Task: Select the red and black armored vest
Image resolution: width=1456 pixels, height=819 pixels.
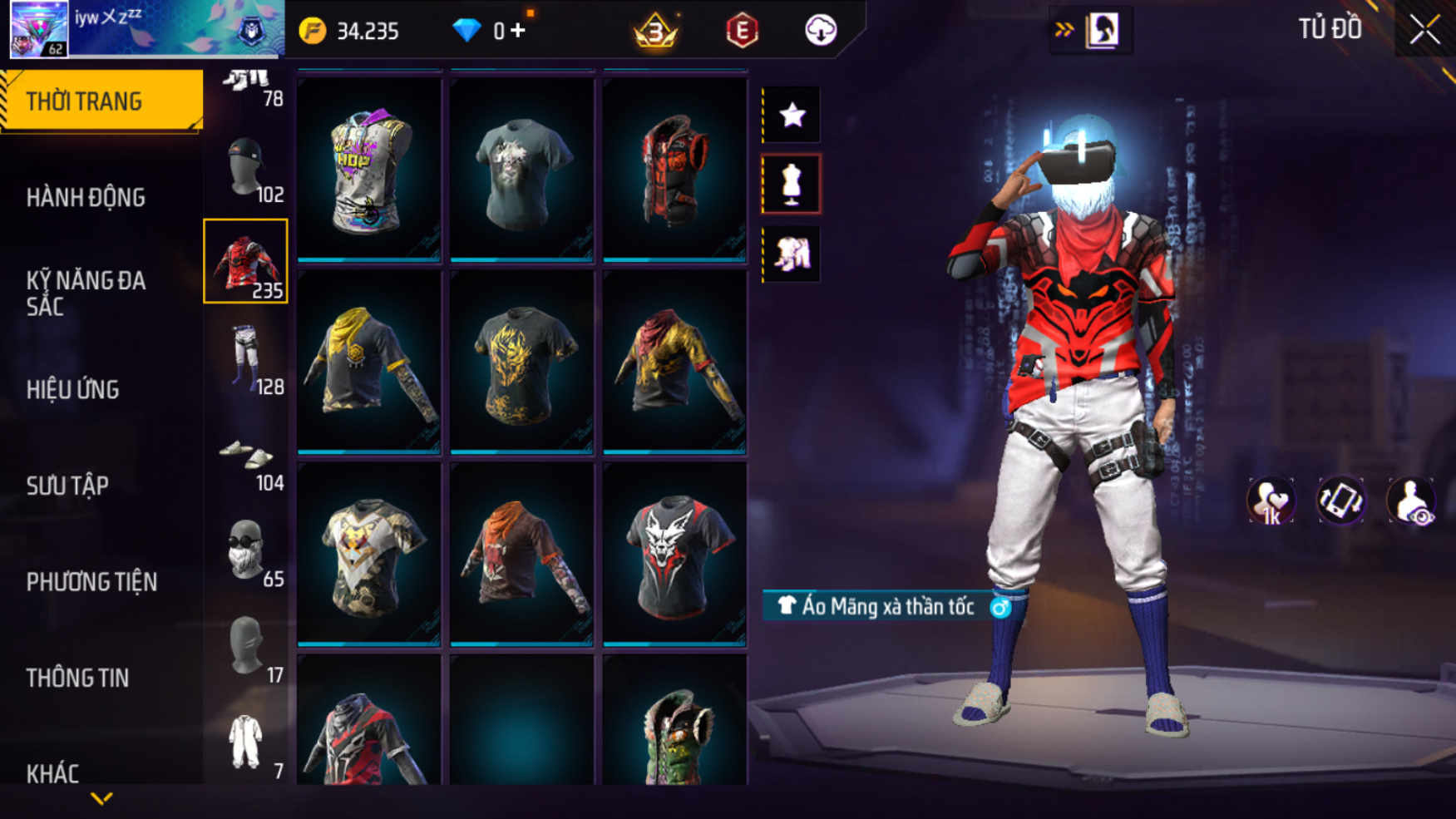Action: click(x=674, y=170)
